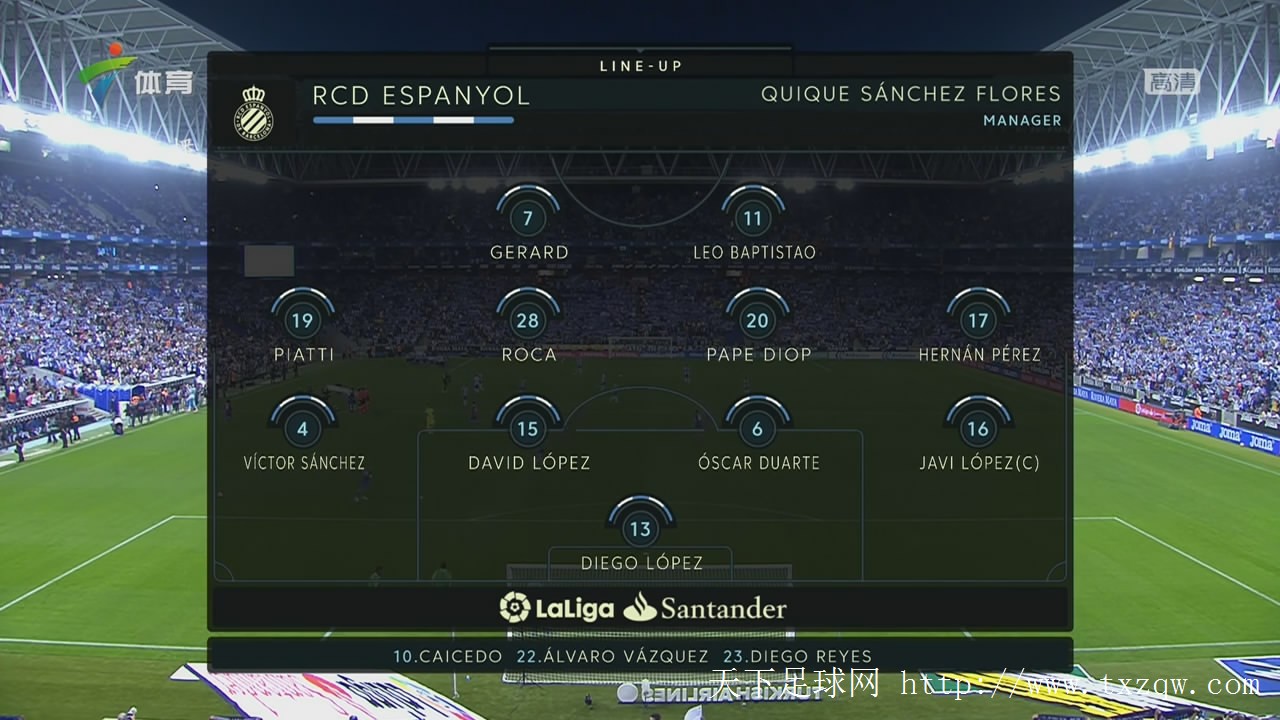Select Roca's number 28 marker
Viewport: 1280px width, 720px height.
pos(528,321)
